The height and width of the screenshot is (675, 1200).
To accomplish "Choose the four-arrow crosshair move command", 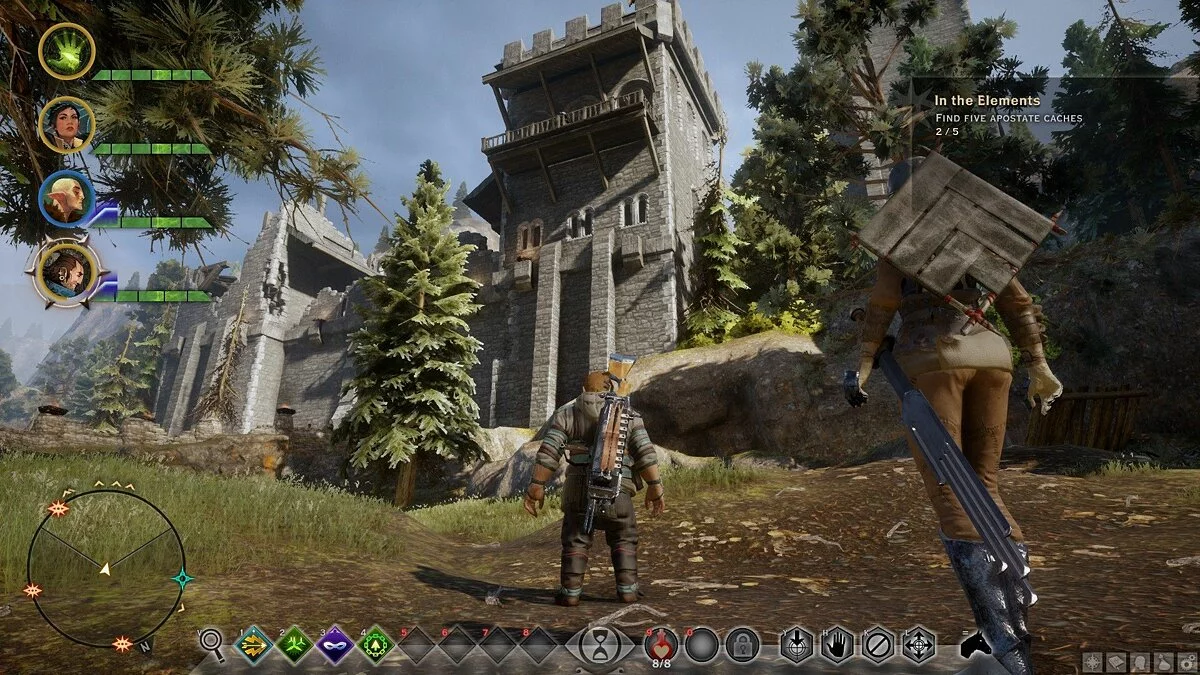I will [x=918, y=645].
